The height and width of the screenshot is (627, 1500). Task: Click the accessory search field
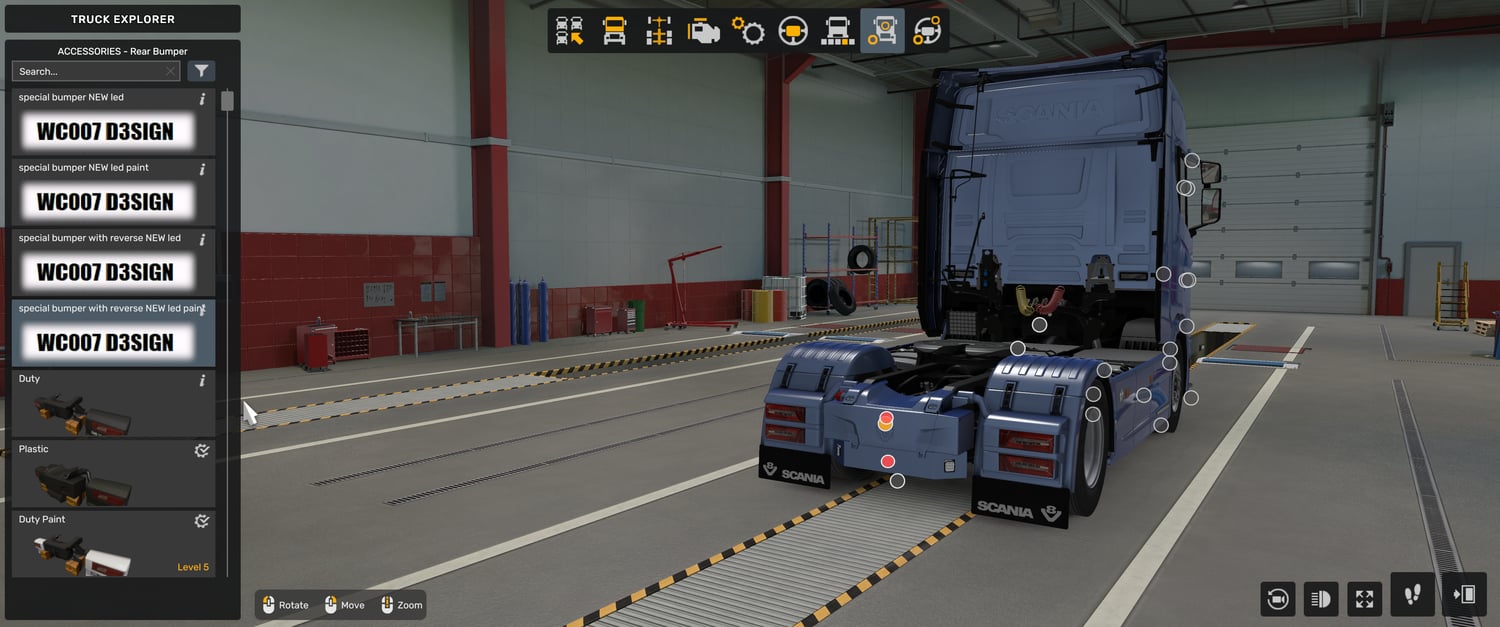coord(90,71)
